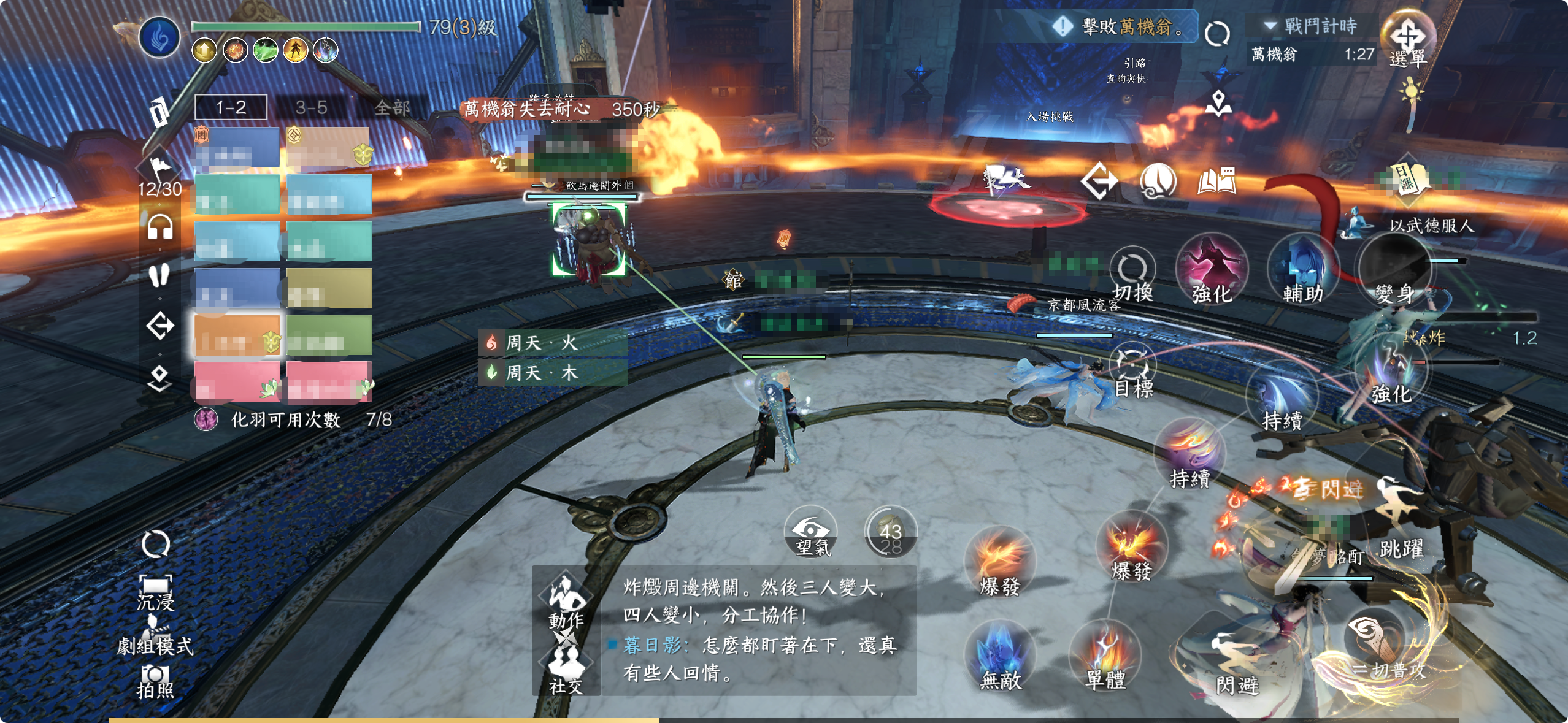The height and width of the screenshot is (723, 1568).
Task: Use the 輔助 support skill
Action: tap(1302, 270)
